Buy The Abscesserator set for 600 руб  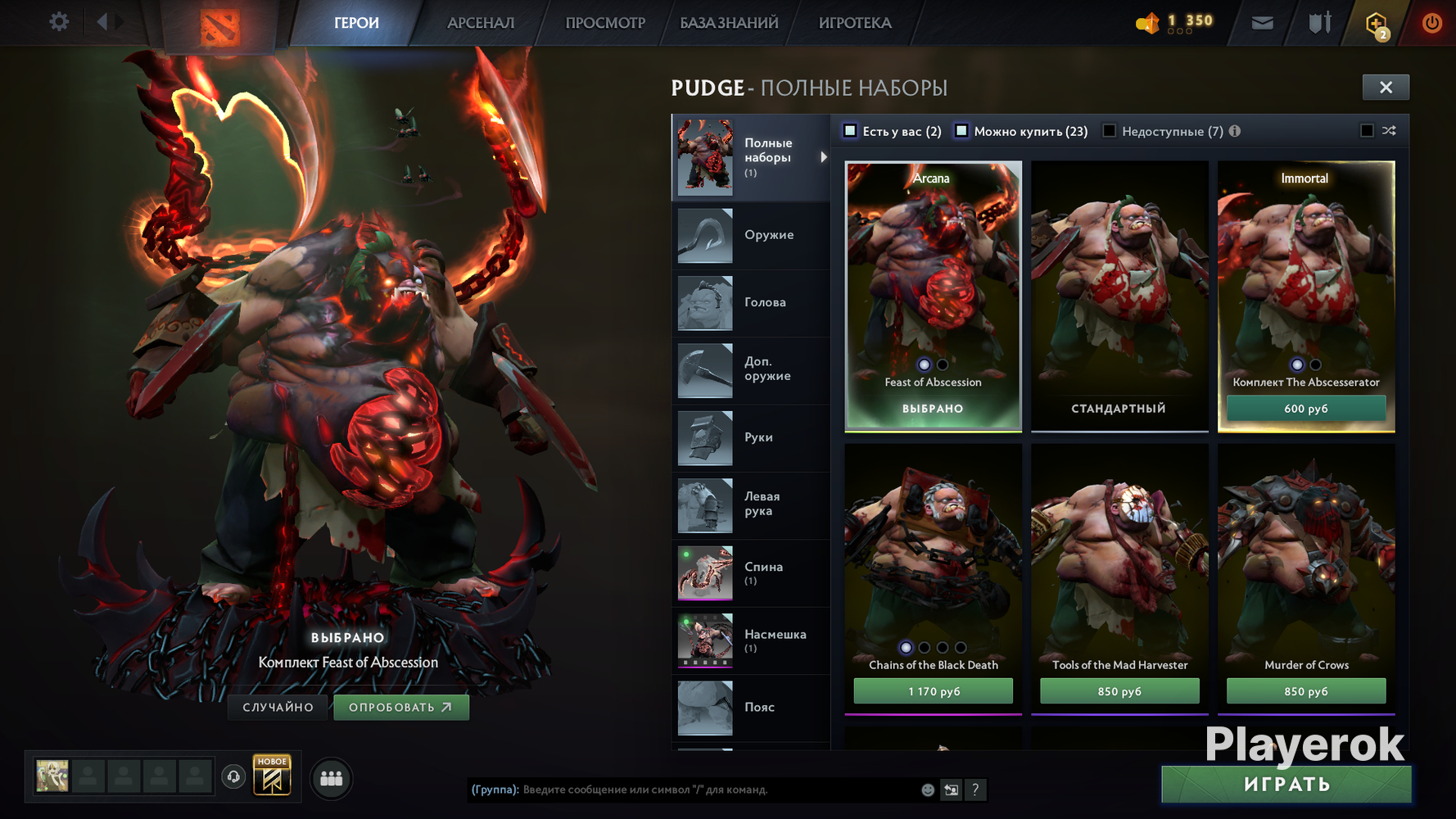[x=1306, y=409]
